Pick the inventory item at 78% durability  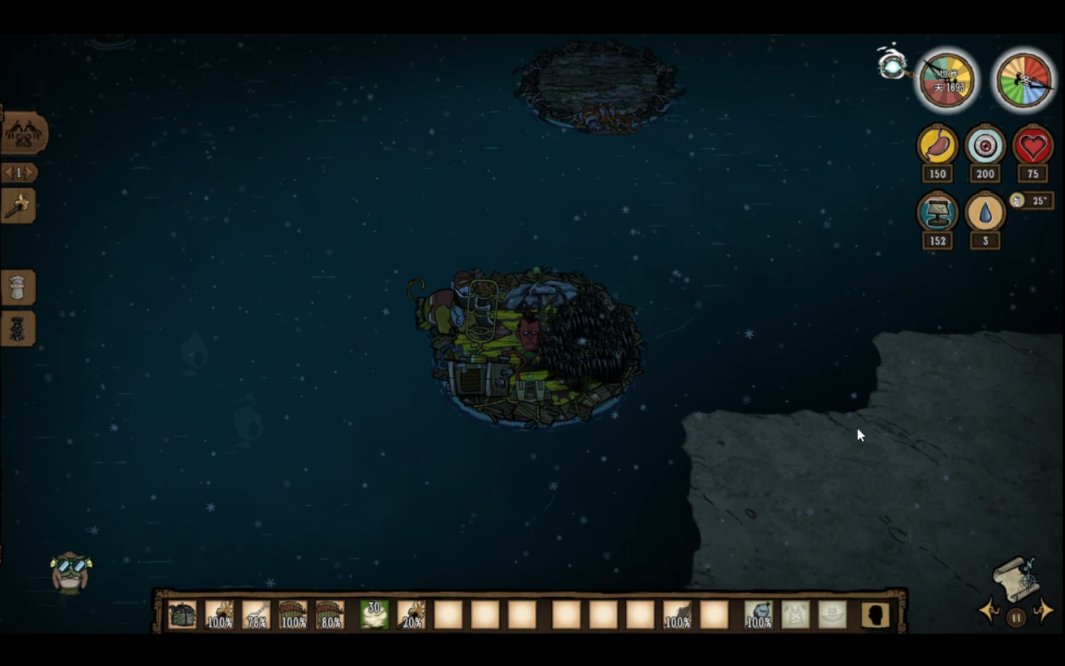(x=256, y=615)
